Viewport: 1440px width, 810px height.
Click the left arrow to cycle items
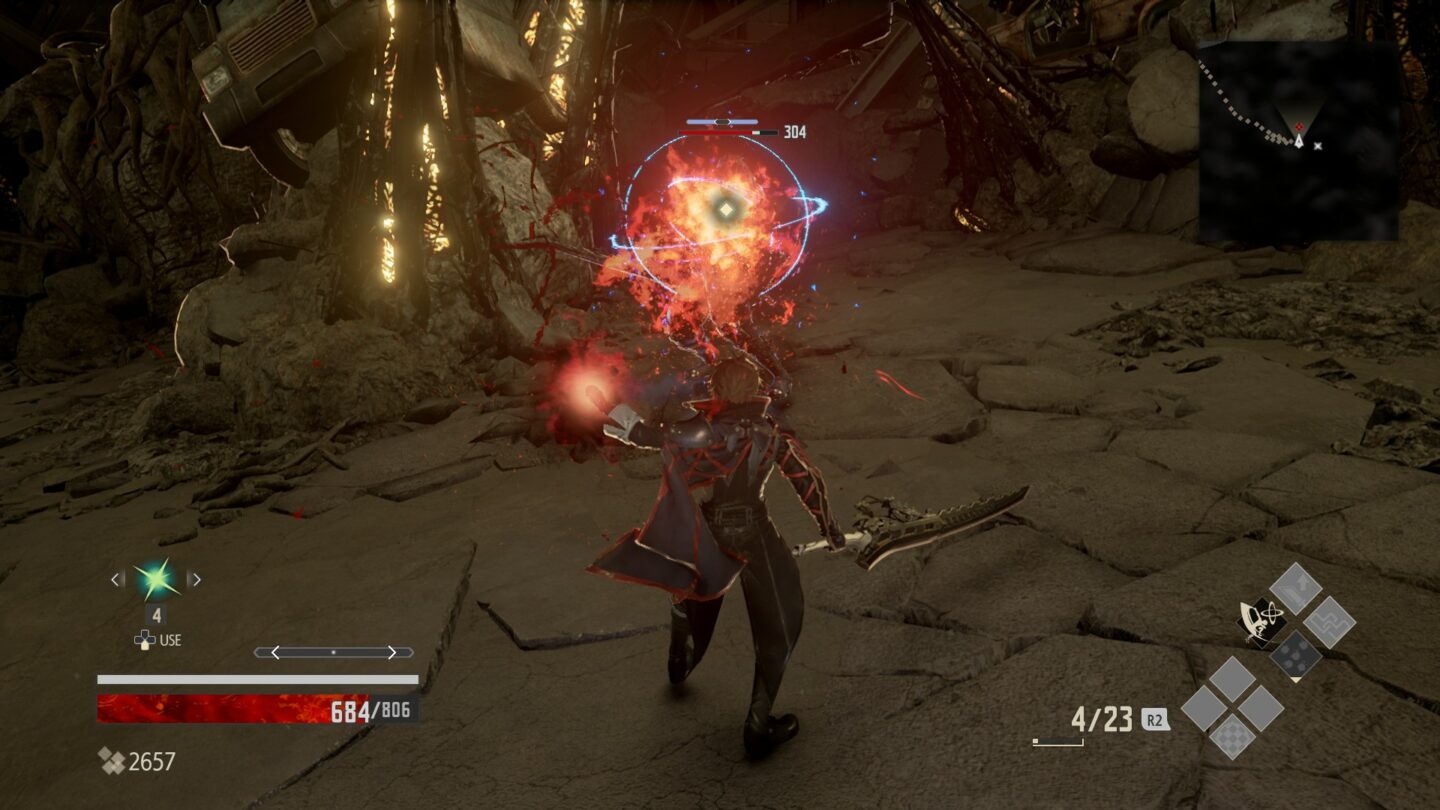pos(116,579)
